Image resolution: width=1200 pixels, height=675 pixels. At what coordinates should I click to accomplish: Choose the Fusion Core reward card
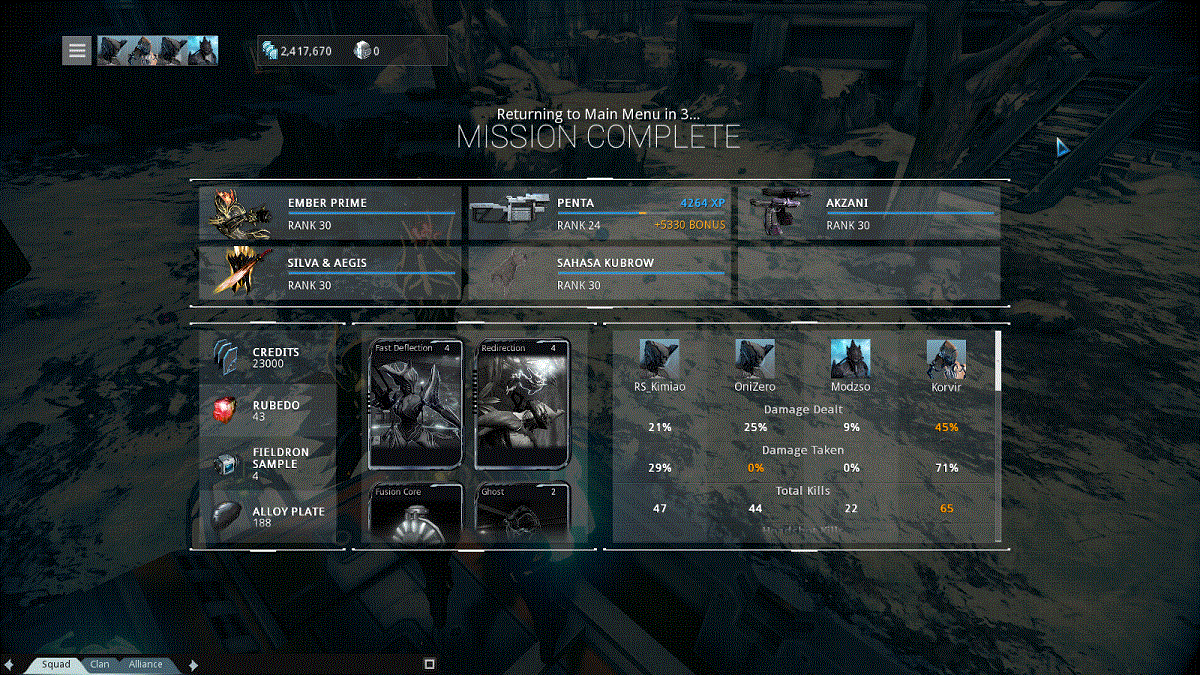(415, 514)
